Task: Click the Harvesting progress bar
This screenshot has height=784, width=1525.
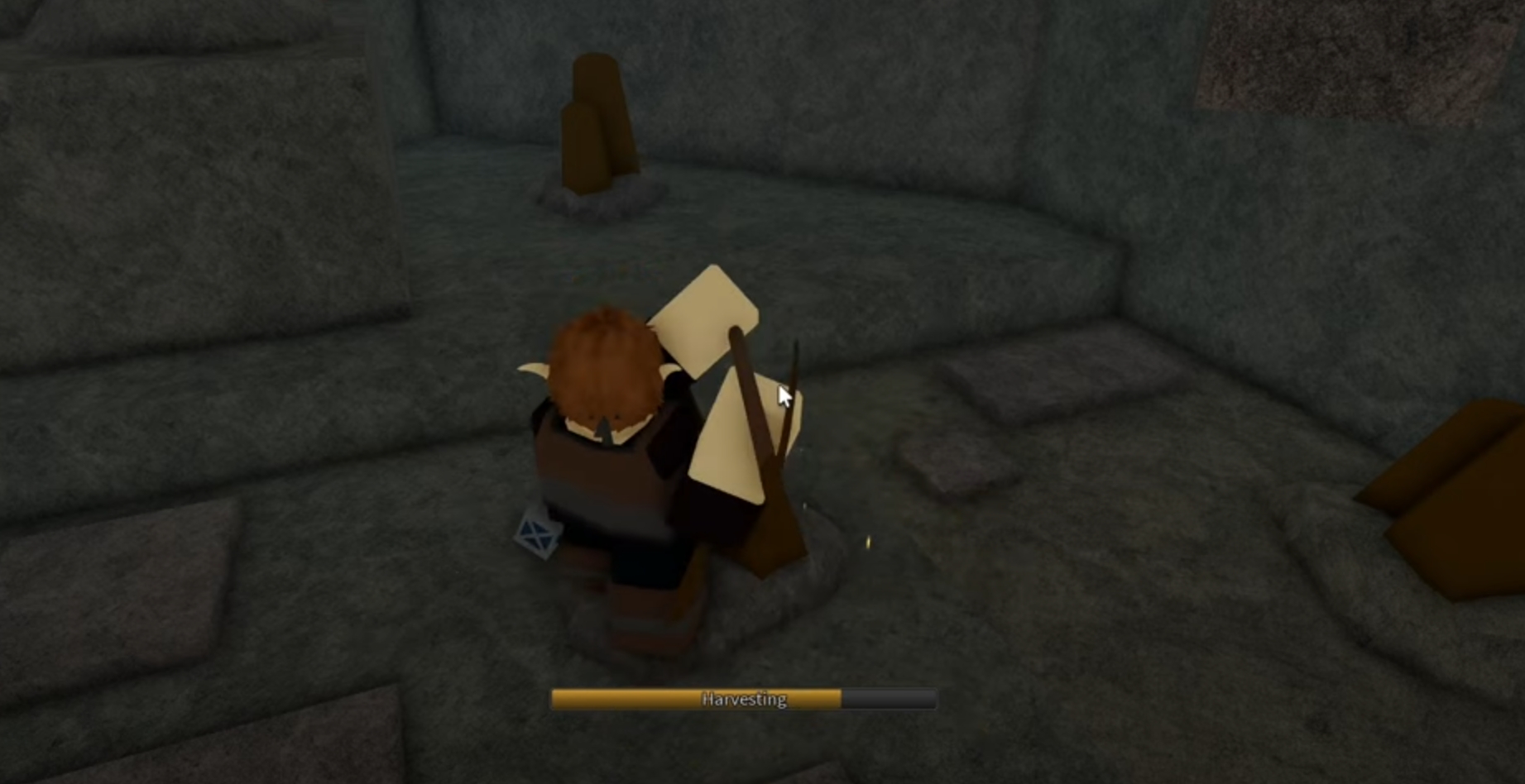Action: pyautogui.click(x=742, y=699)
